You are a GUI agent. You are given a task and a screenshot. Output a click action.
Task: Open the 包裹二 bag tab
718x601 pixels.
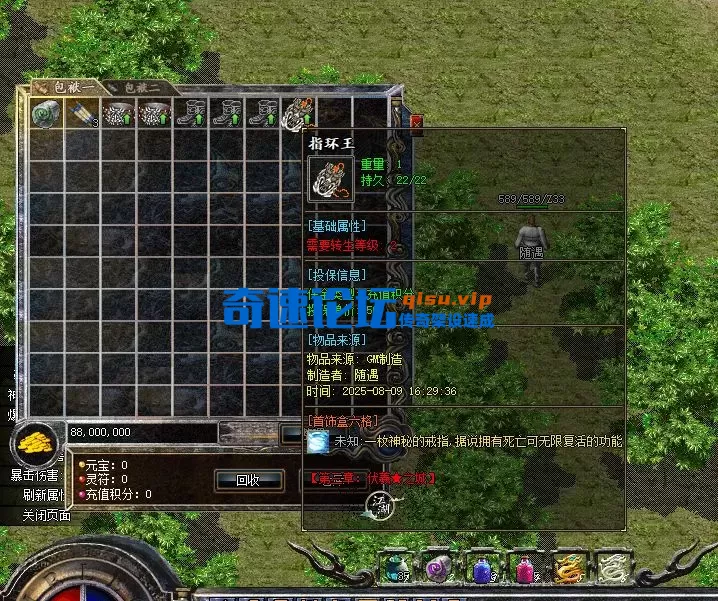(142, 87)
